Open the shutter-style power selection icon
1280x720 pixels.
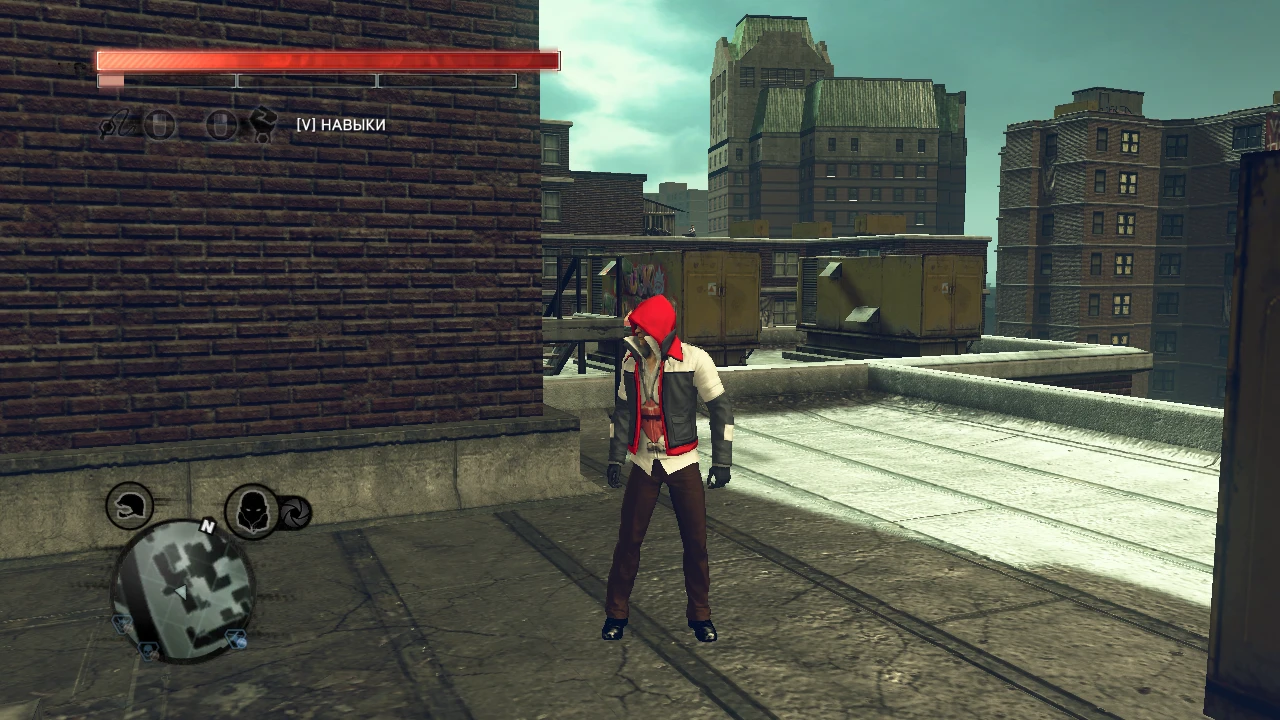pos(295,512)
